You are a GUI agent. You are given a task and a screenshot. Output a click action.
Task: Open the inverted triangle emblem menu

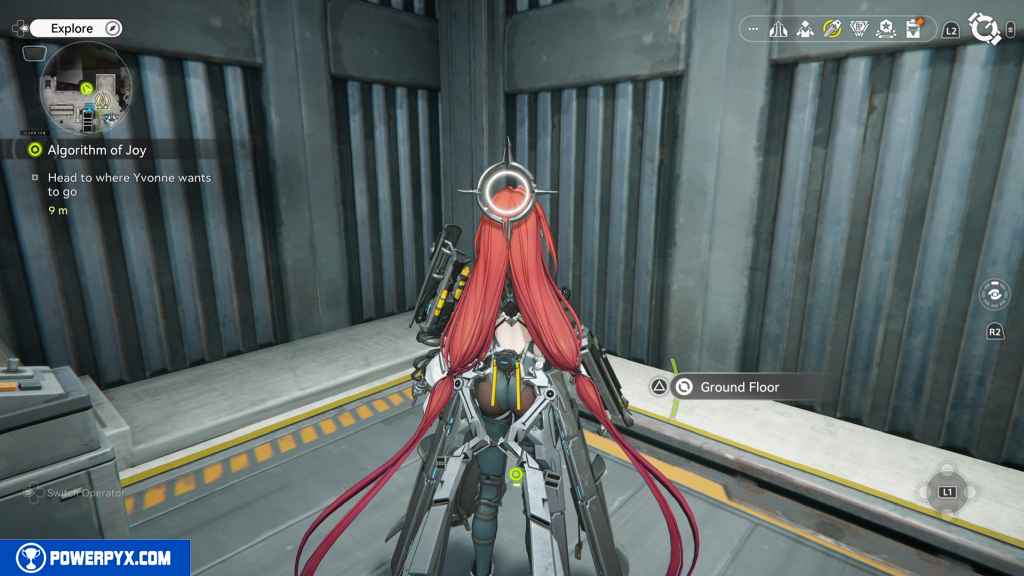point(859,29)
